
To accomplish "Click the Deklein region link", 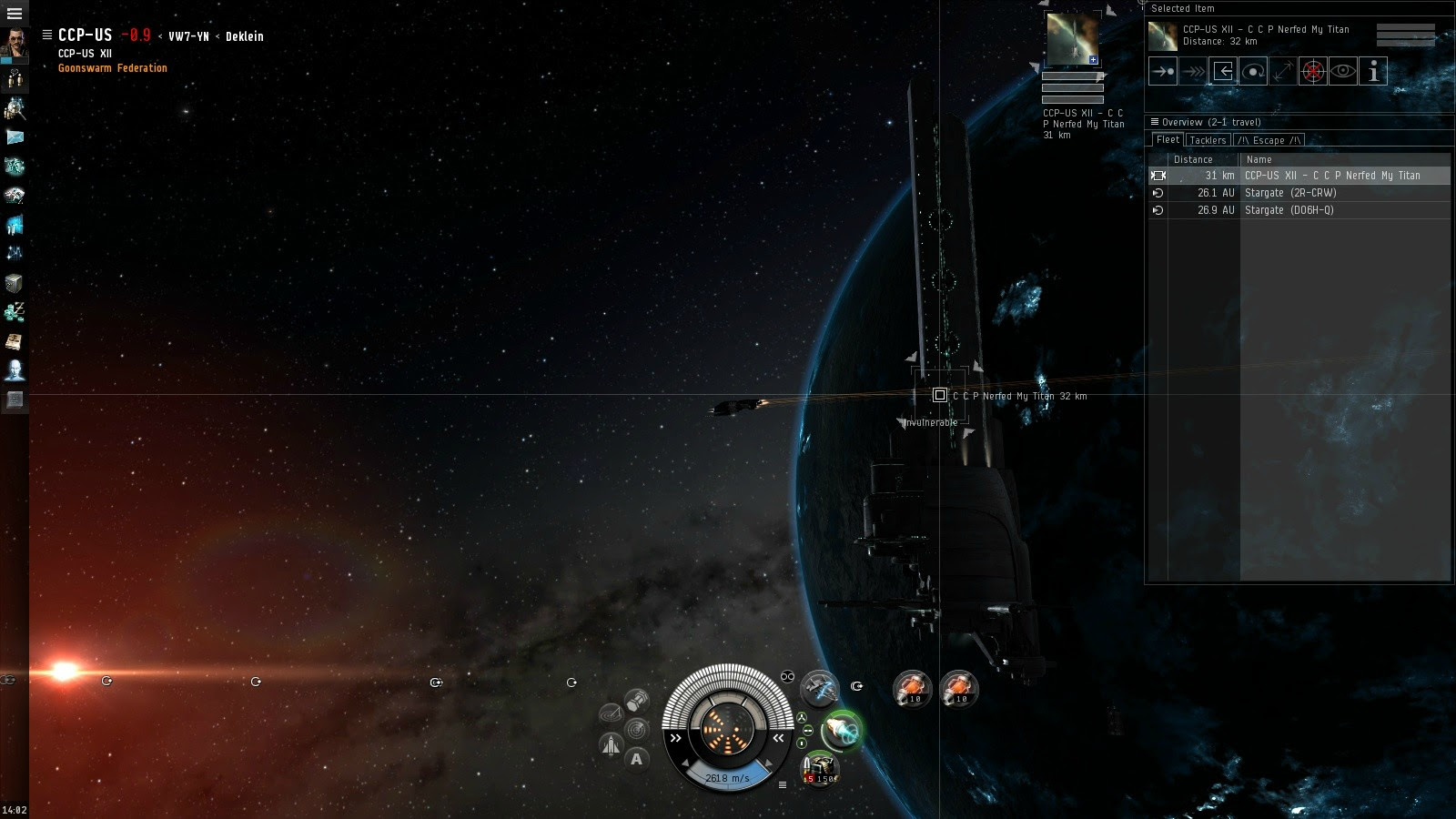I will [x=245, y=36].
